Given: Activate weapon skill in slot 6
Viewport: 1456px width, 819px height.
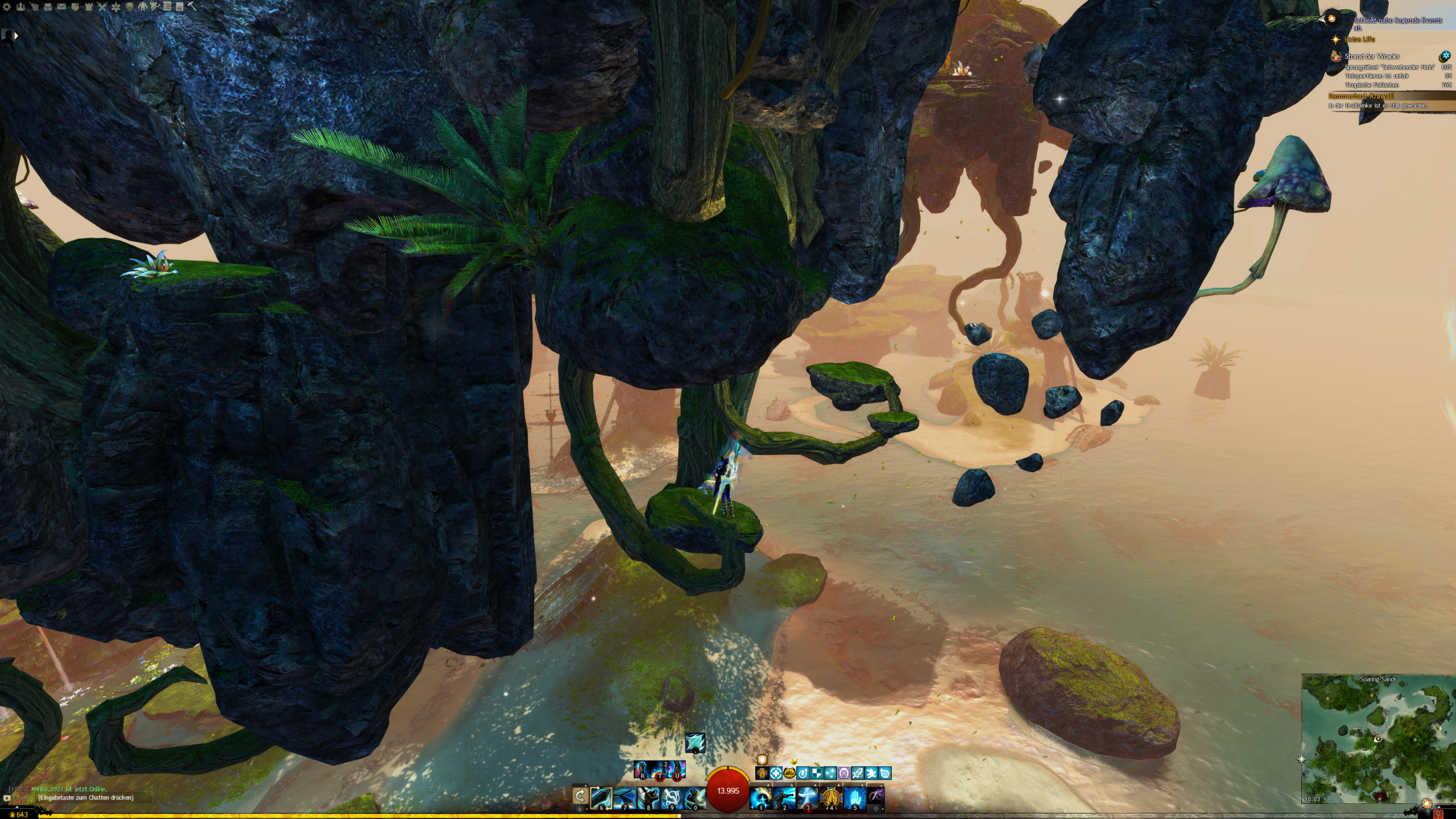Looking at the screenshot, I should (x=601, y=797).
